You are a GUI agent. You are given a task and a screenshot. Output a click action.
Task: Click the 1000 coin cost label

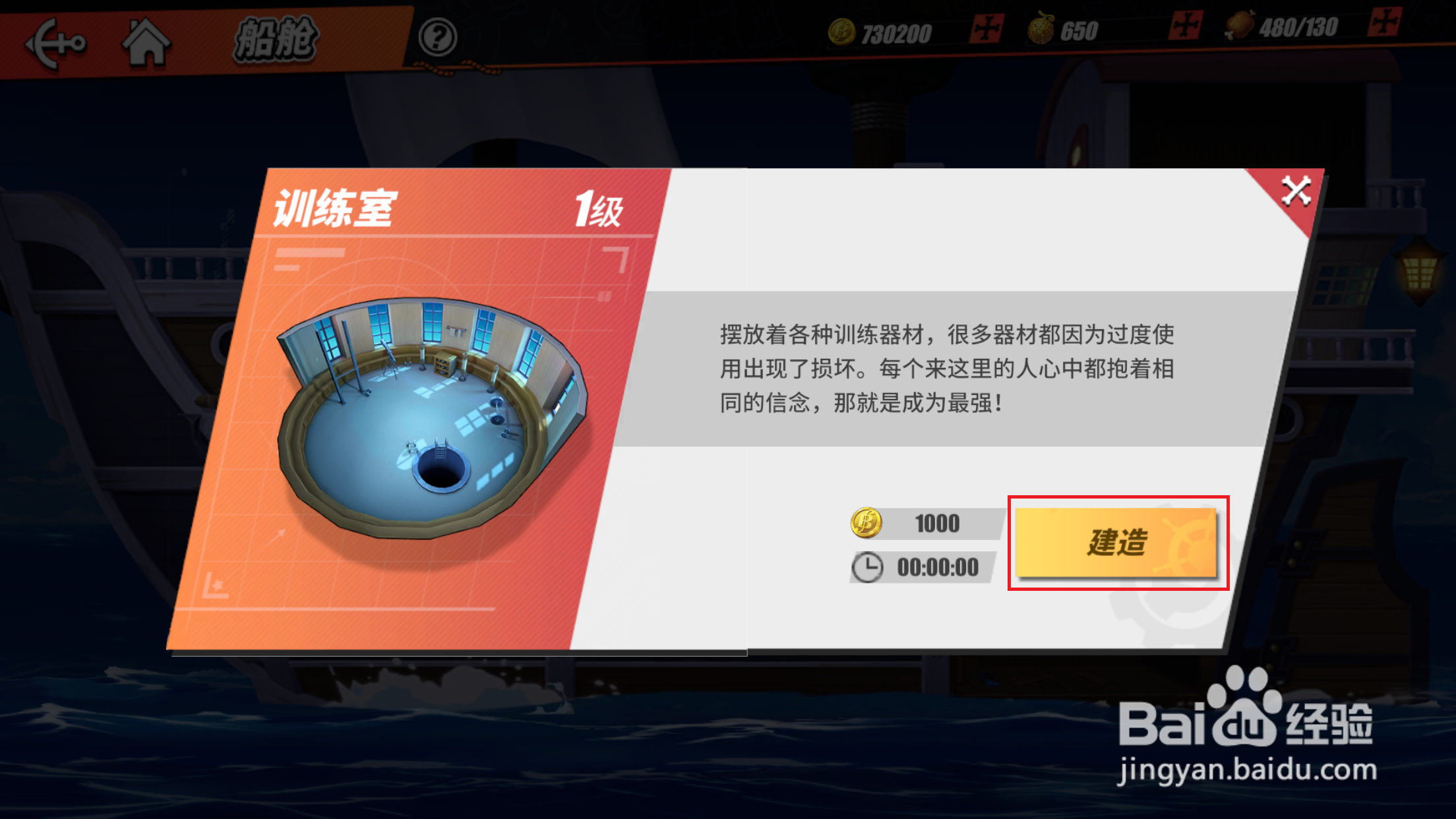point(936,523)
